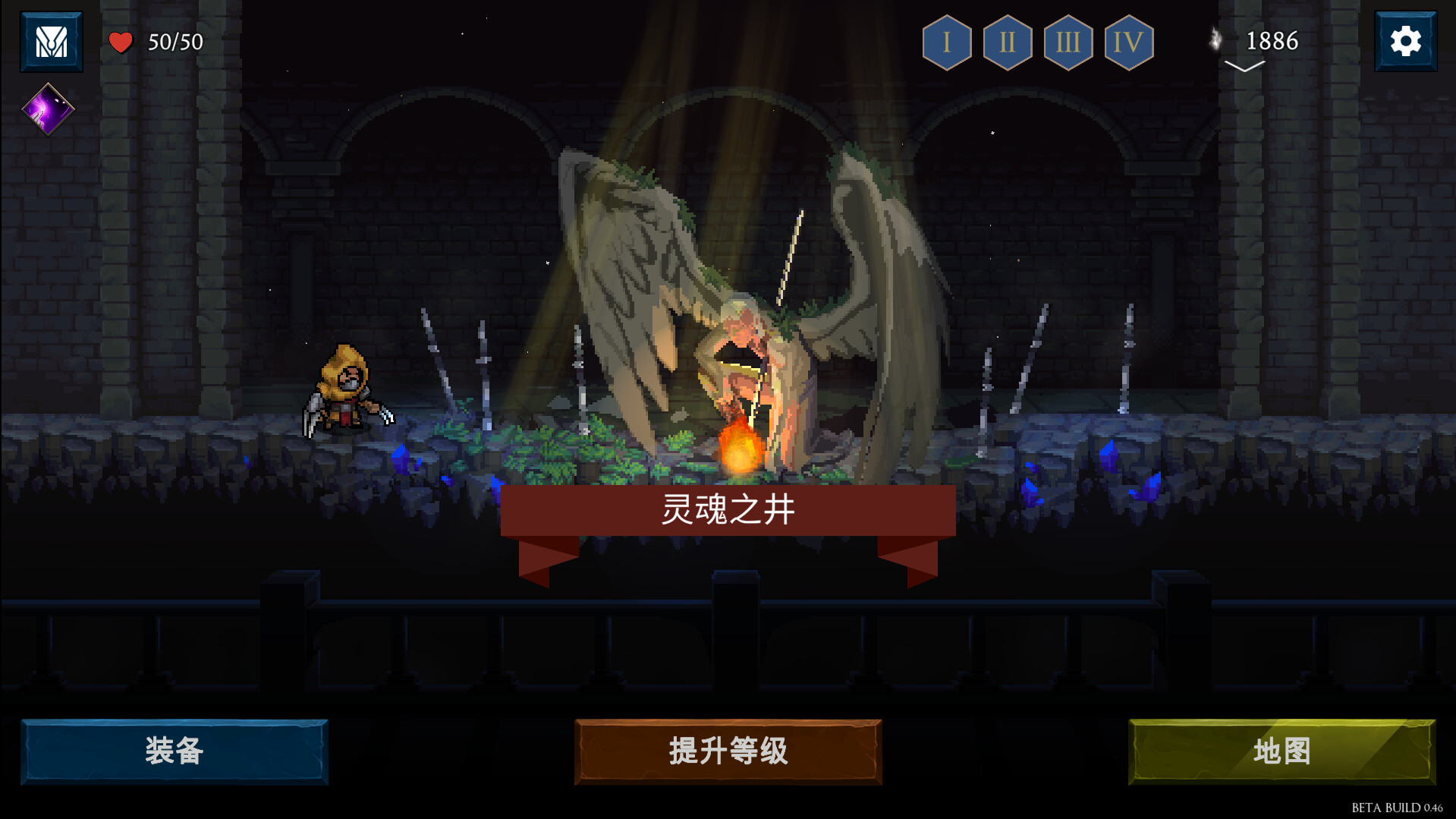Select the purple rune ability icon
The image size is (1456, 819).
pyautogui.click(x=47, y=109)
